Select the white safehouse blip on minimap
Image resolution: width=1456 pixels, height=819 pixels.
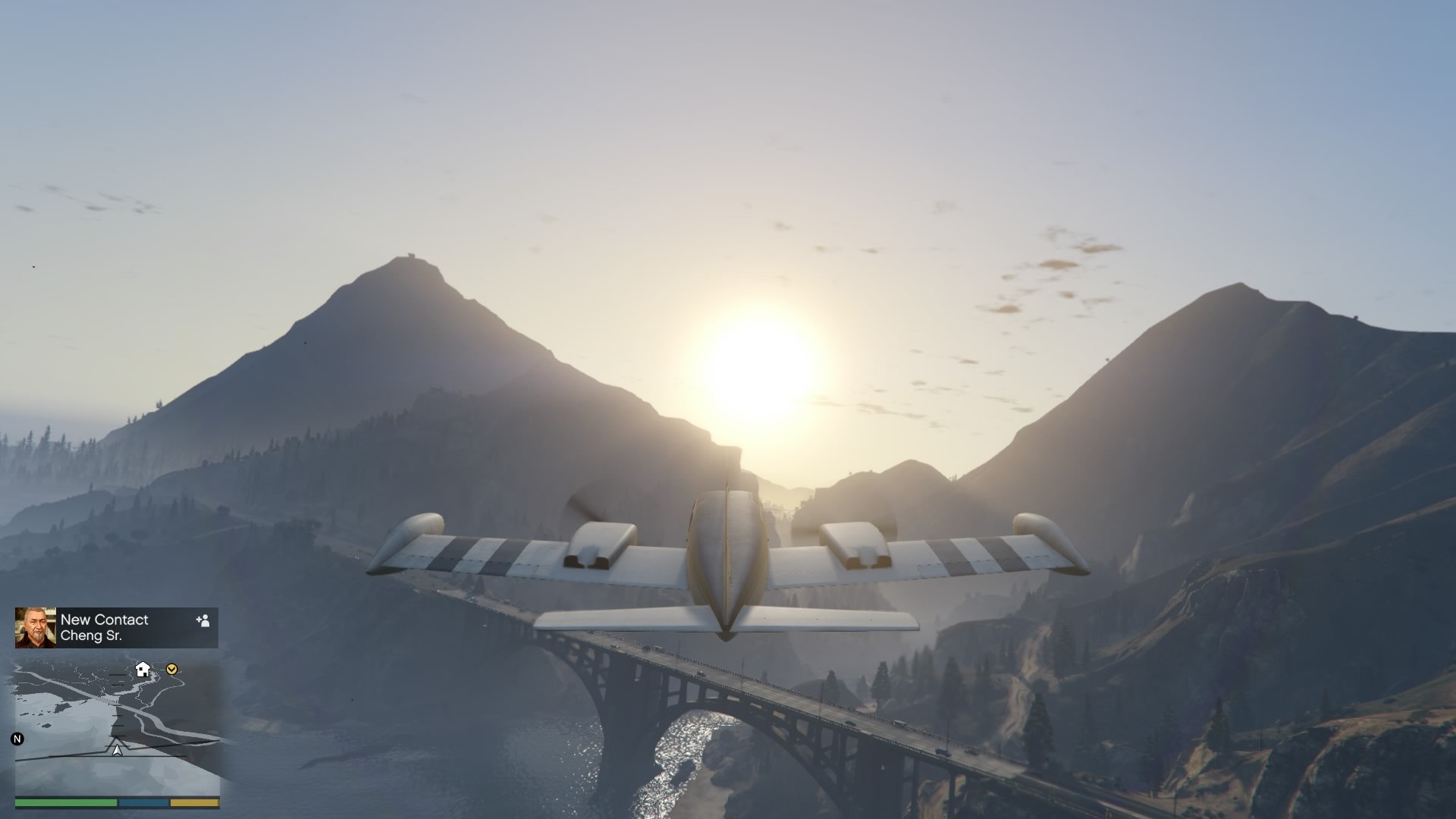click(x=142, y=670)
